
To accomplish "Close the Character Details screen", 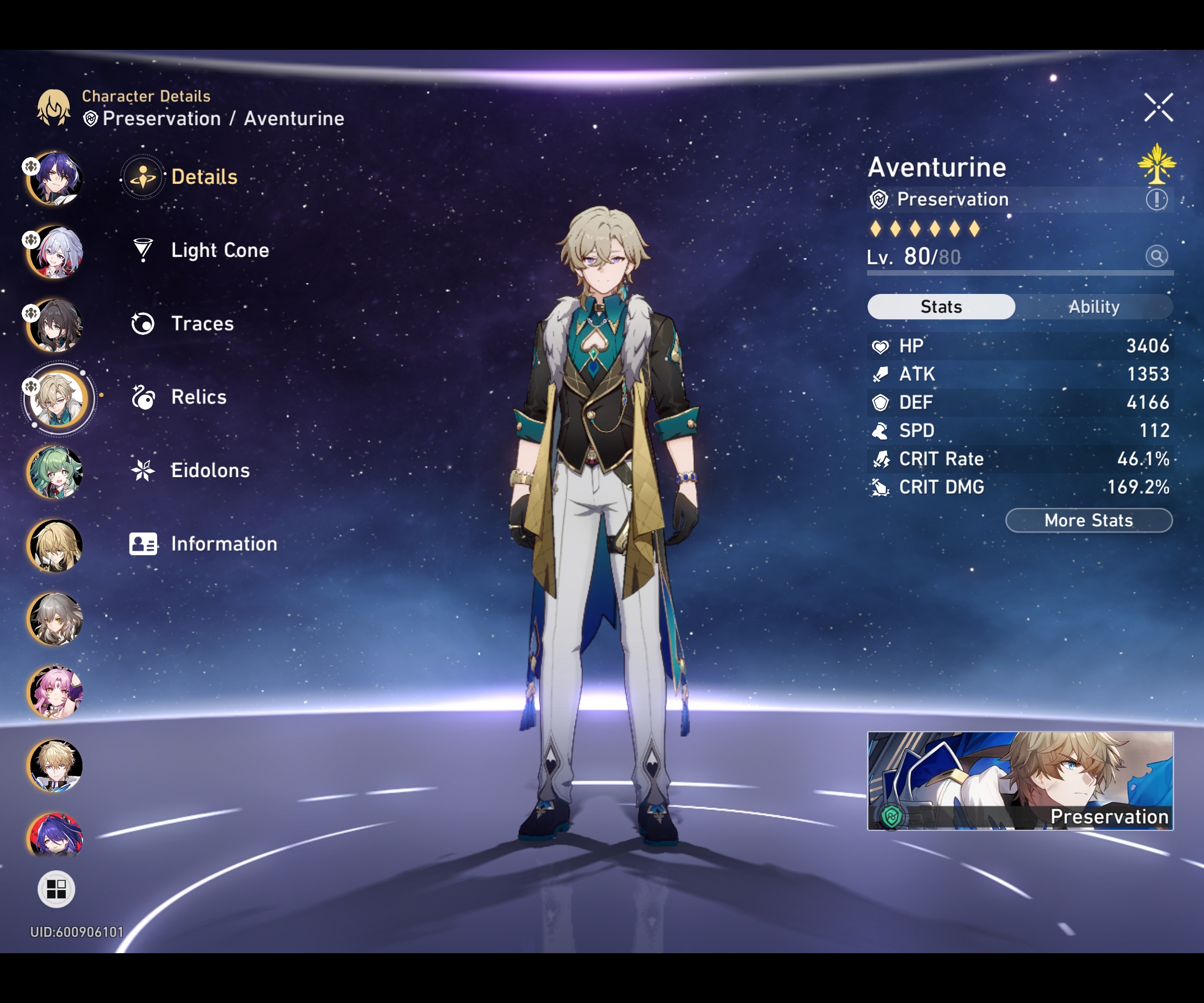I will pos(1159,107).
